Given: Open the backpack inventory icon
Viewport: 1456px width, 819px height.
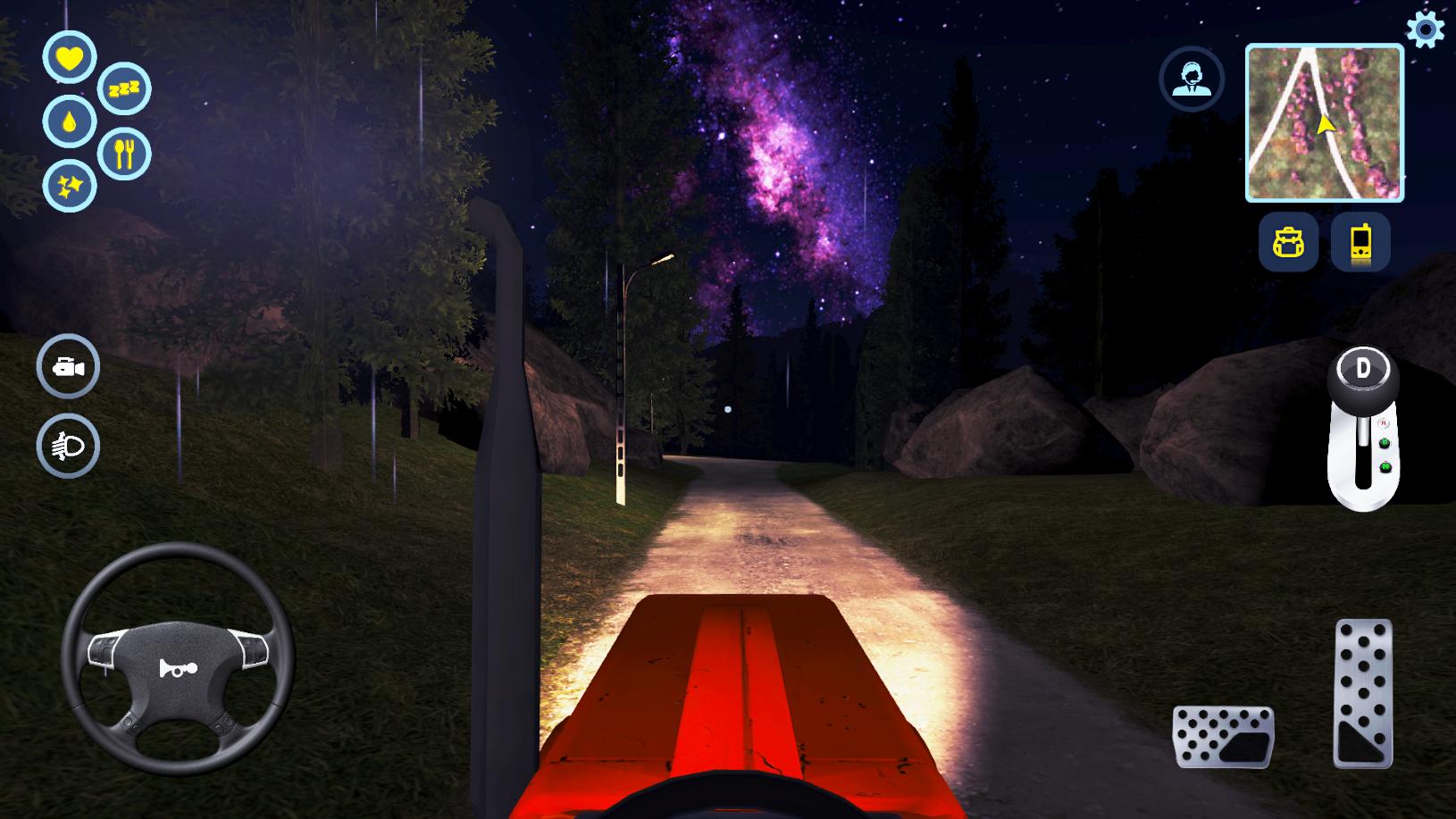Looking at the screenshot, I should click(1288, 243).
